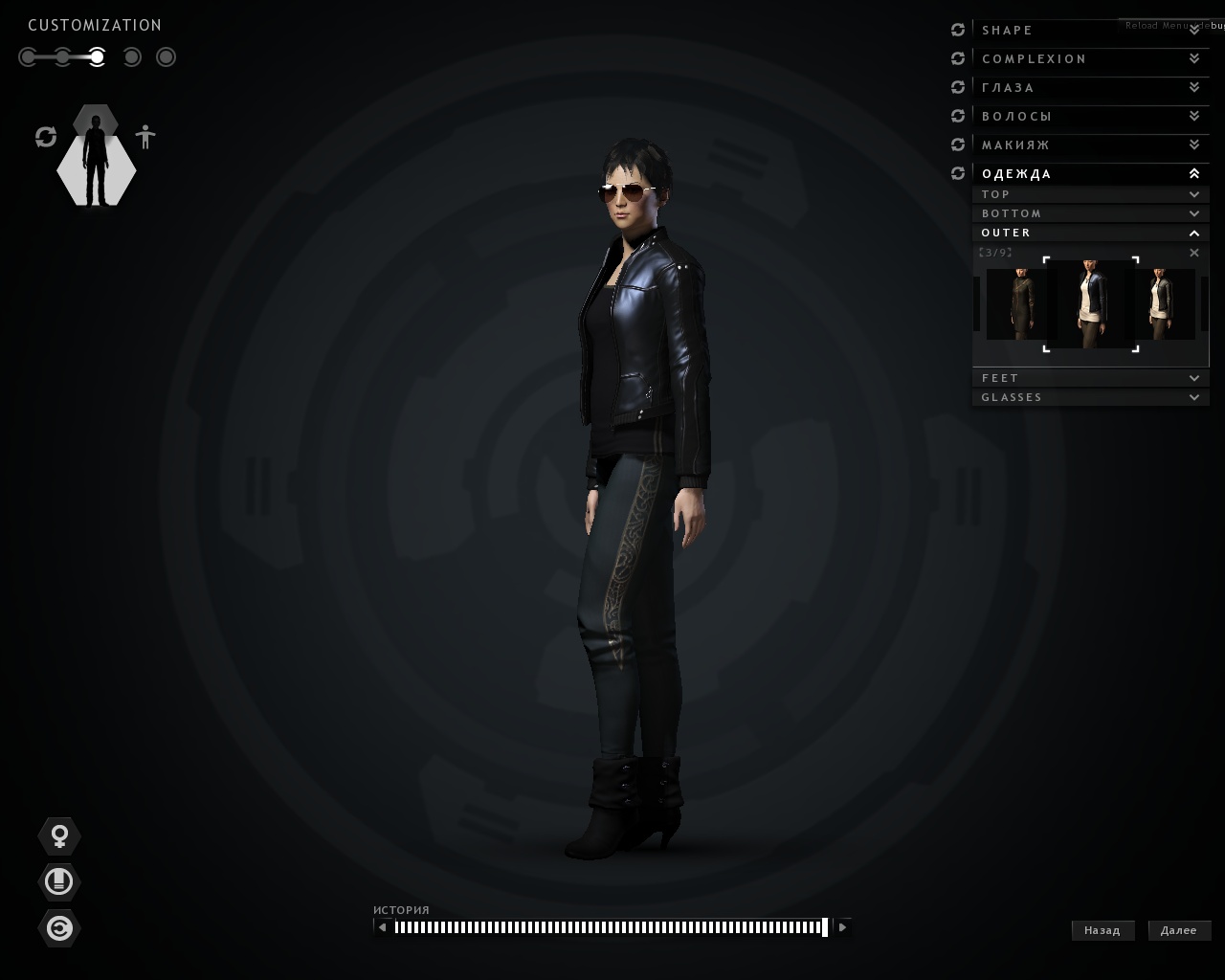
Task: Expand the GLASSES category
Action: click(x=1089, y=397)
